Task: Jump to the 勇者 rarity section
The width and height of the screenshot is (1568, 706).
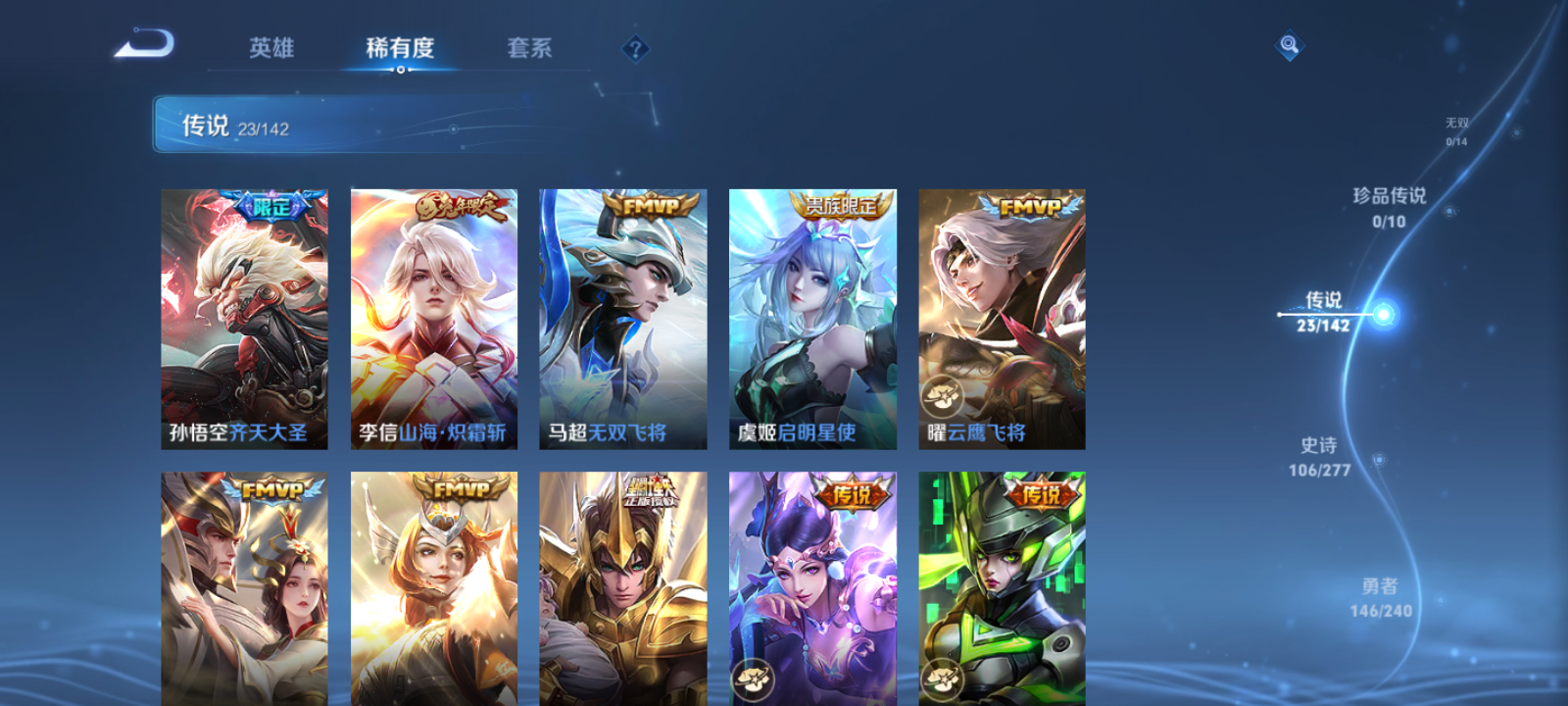Action: click(1379, 593)
